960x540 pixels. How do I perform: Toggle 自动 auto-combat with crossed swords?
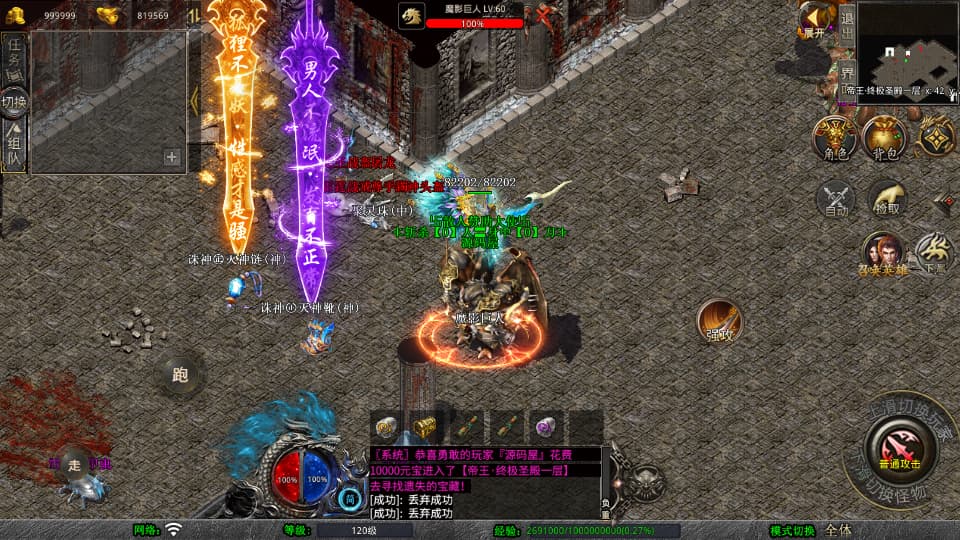coord(836,198)
